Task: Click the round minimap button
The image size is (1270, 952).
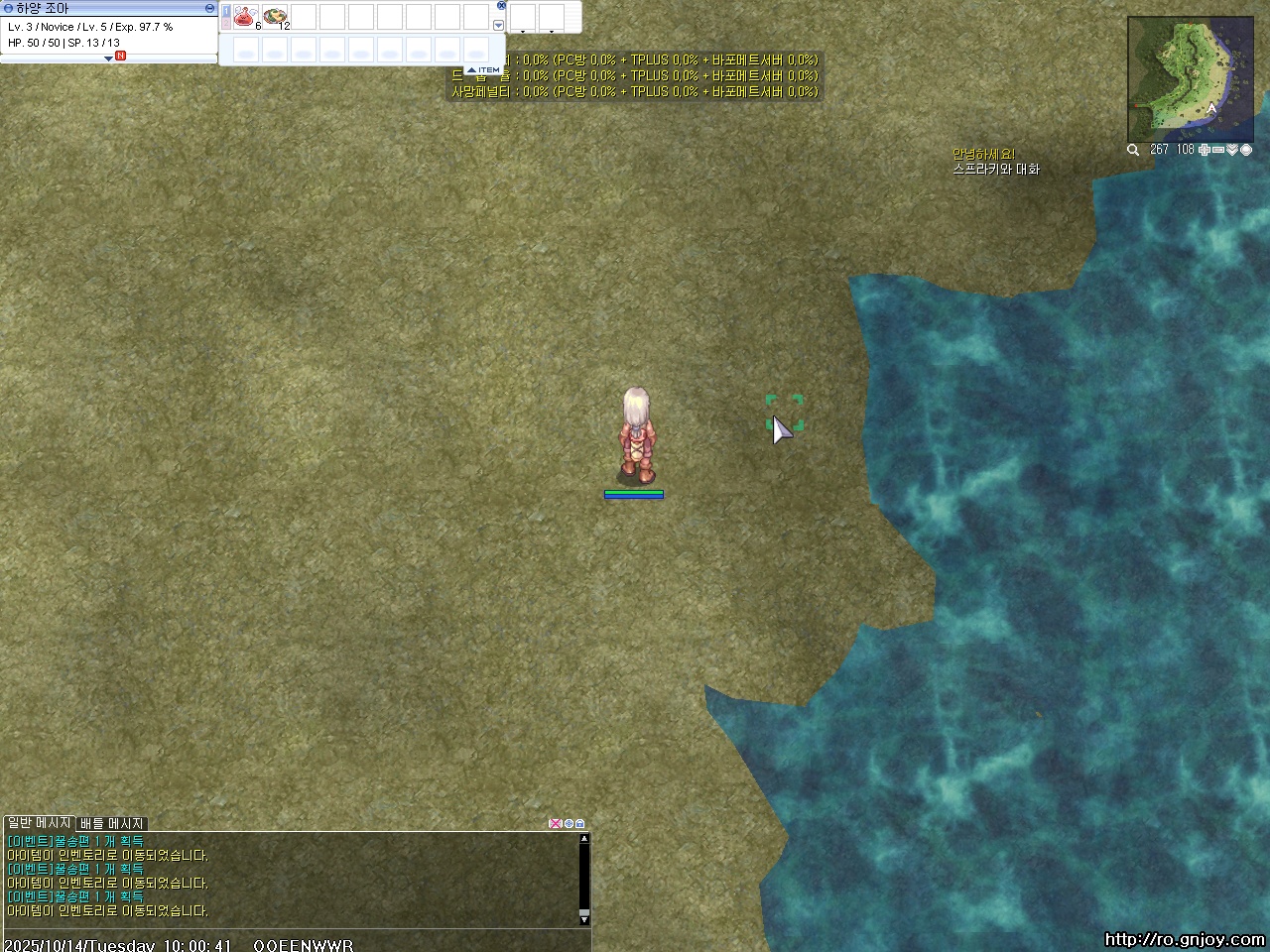Action: point(1246,150)
